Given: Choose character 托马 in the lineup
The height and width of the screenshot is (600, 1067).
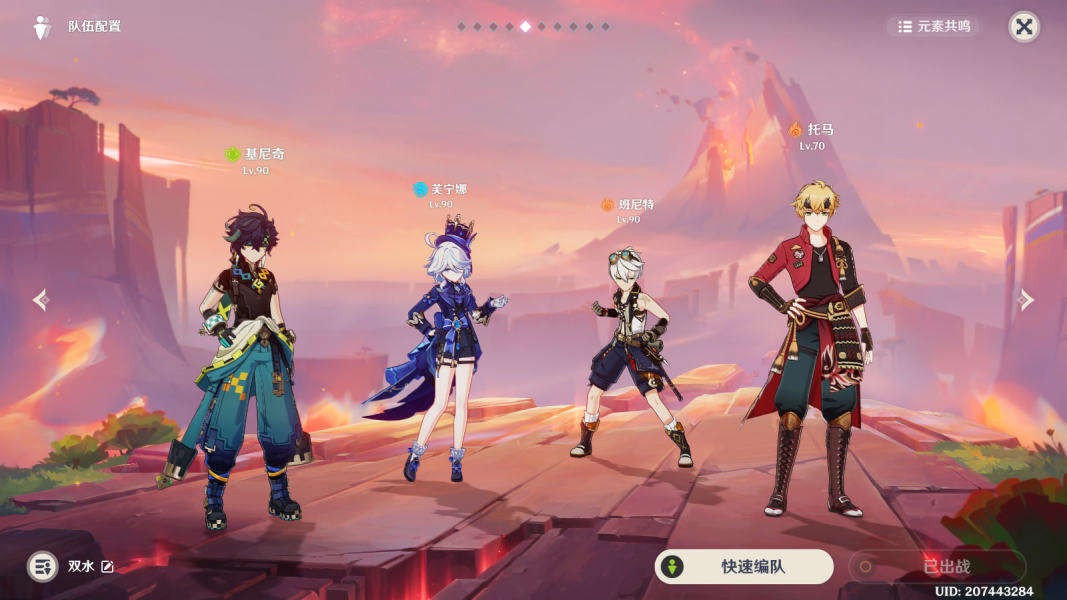Looking at the screenshot, I should click(812, 350).
